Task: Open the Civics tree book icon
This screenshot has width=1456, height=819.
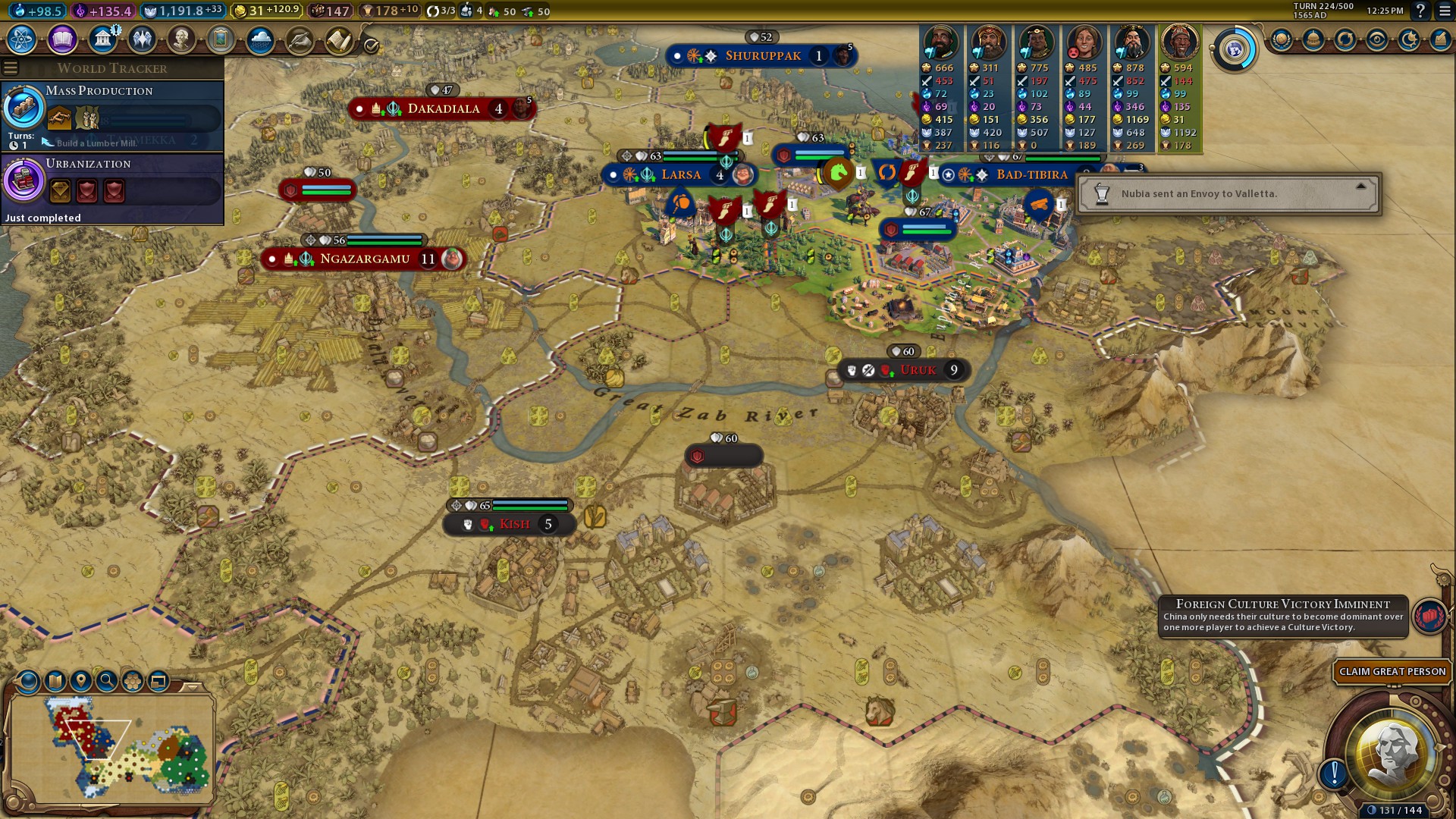Action: (x=62, y=39)
